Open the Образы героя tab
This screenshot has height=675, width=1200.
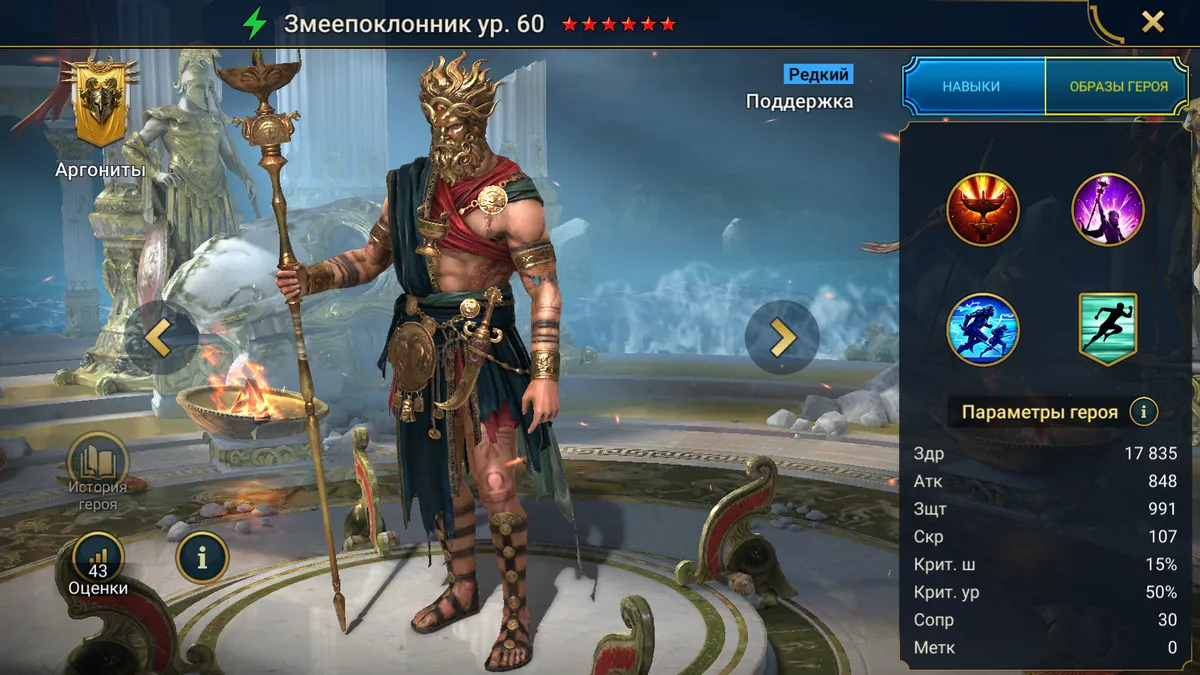1118,86
